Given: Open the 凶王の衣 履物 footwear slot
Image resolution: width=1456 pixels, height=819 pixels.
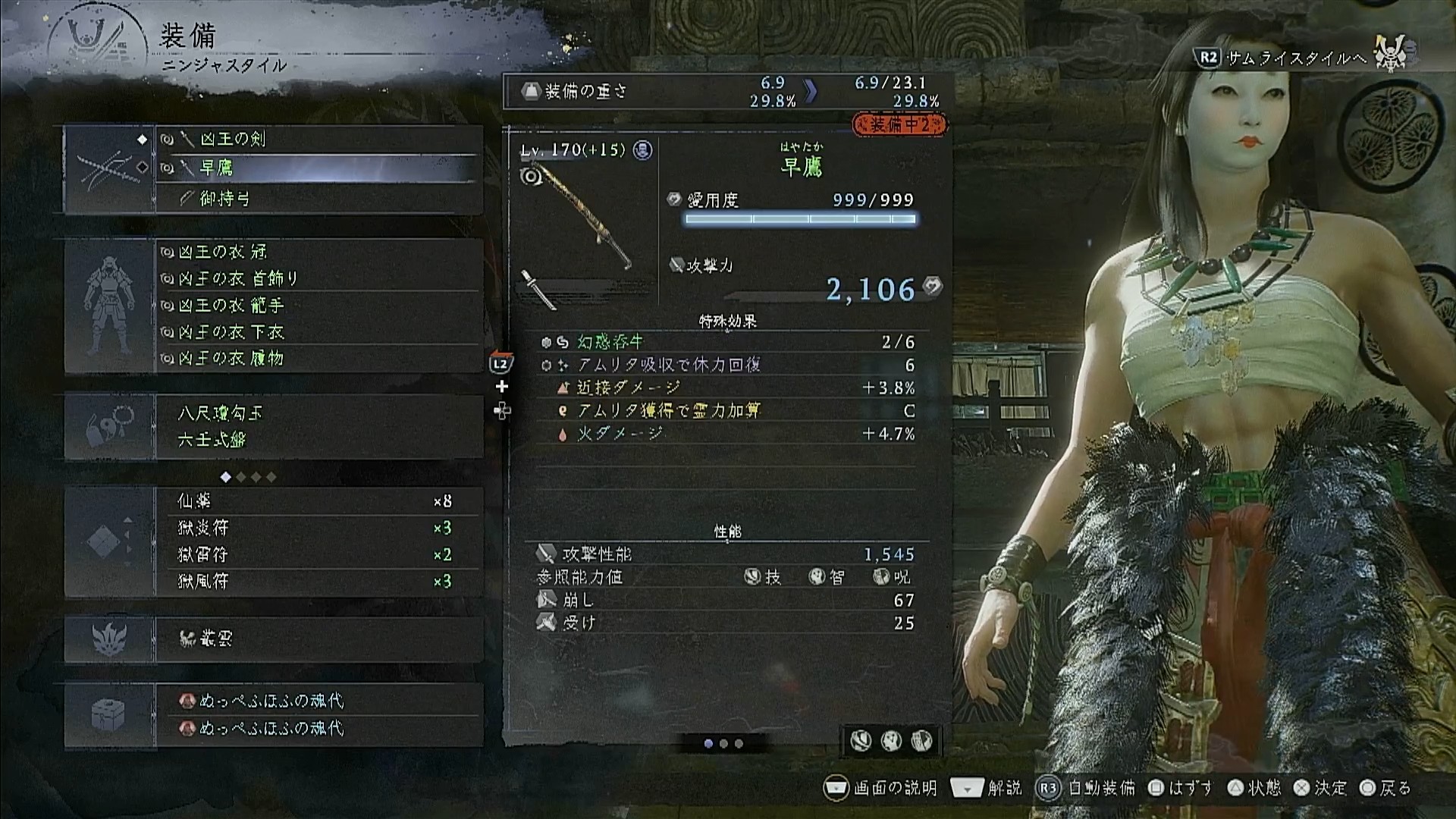Looking at the screenshot, I should tap(318, 358).
